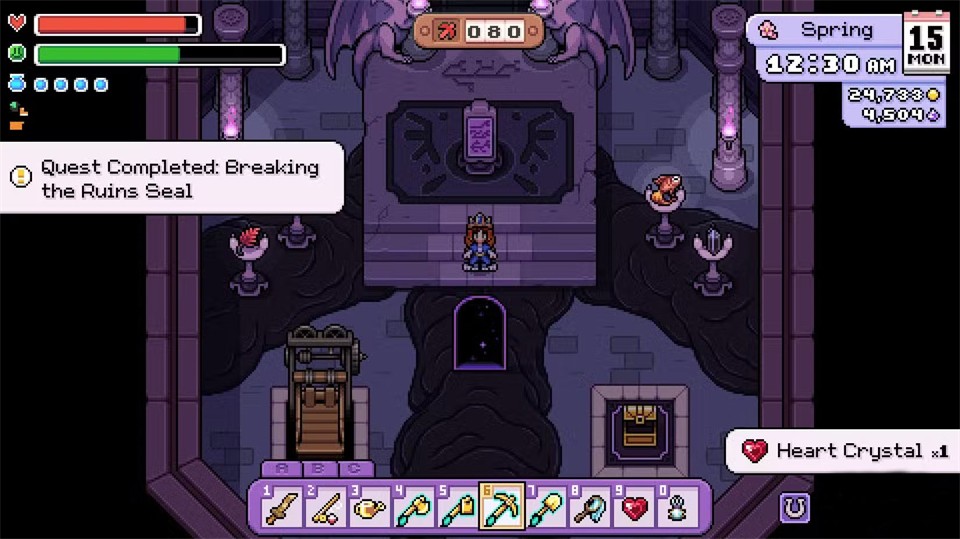Switch to hotbar tab B
The width and height of the screenshot is (960, 539).
[x=318, y=469]
